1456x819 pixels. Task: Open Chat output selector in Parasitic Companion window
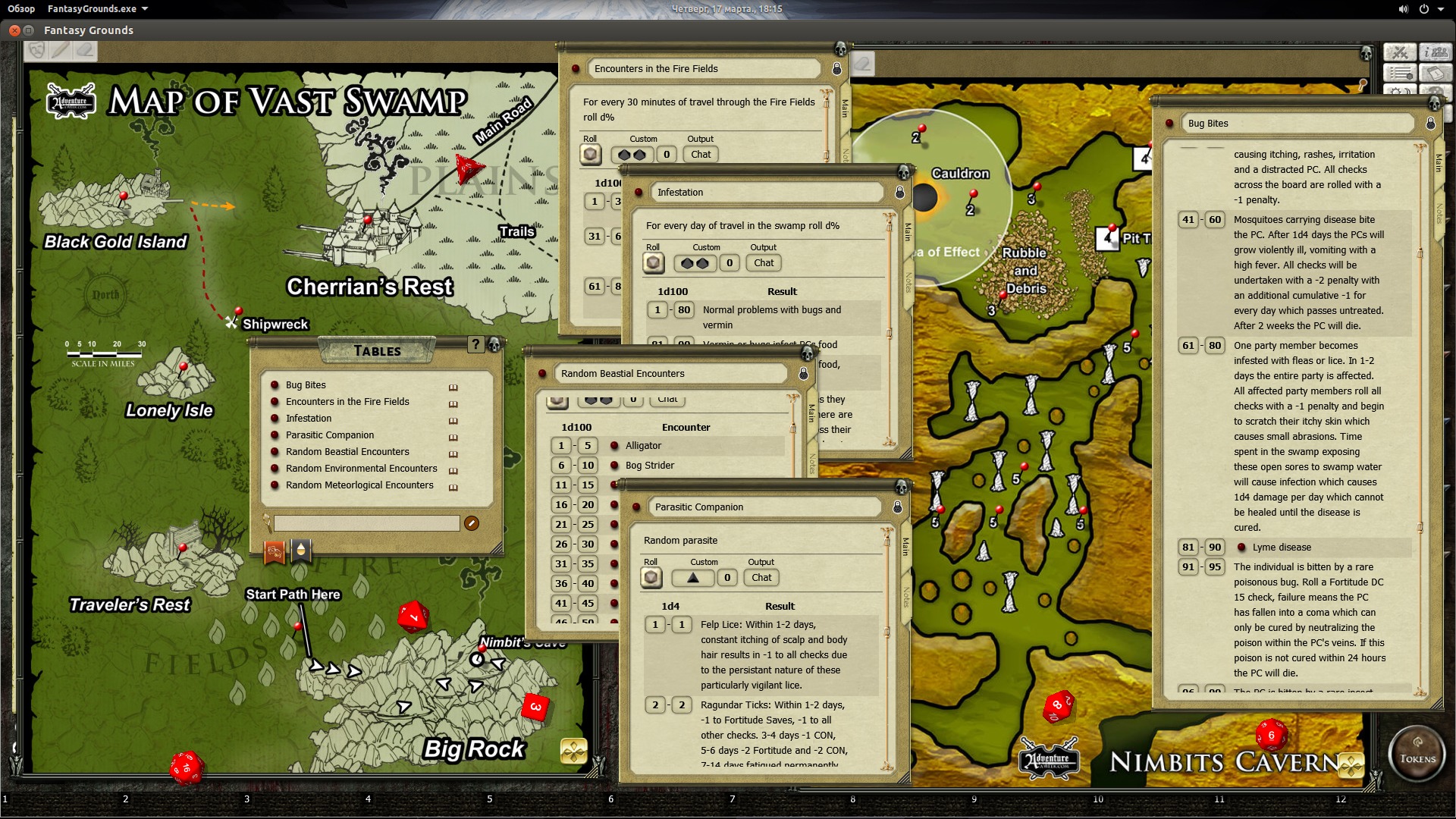coord(760,577)
